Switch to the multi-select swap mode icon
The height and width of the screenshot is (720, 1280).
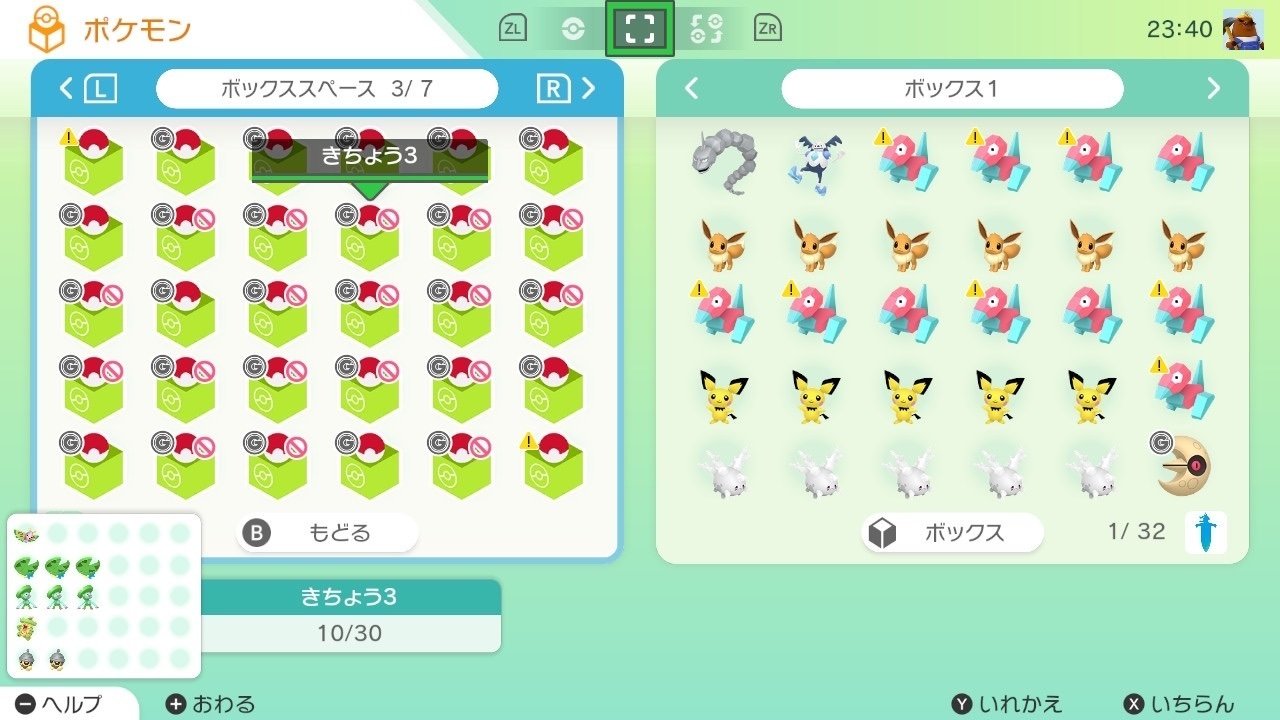(706, 28)
